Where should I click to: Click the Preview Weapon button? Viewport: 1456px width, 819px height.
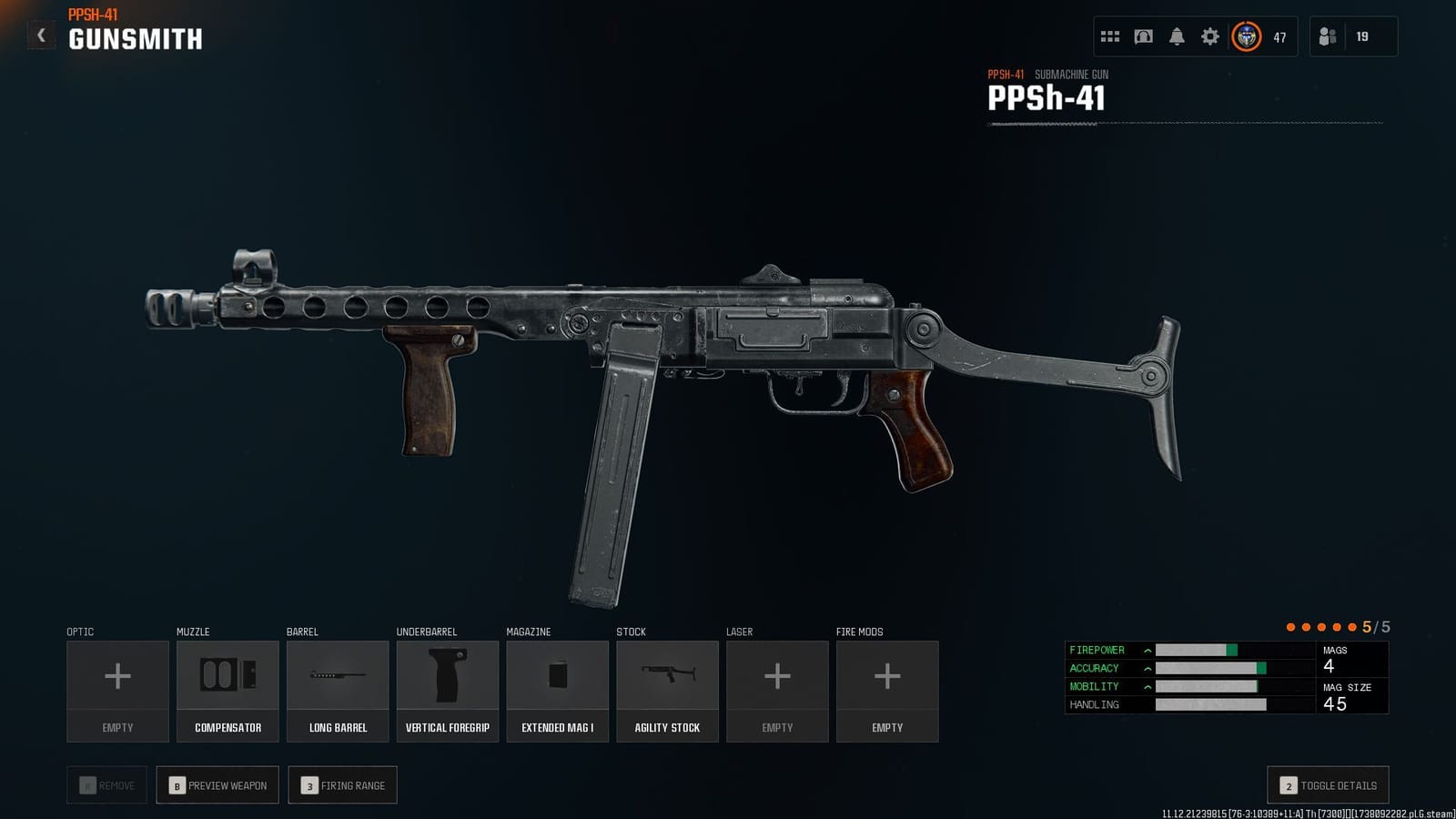(217, 784)
